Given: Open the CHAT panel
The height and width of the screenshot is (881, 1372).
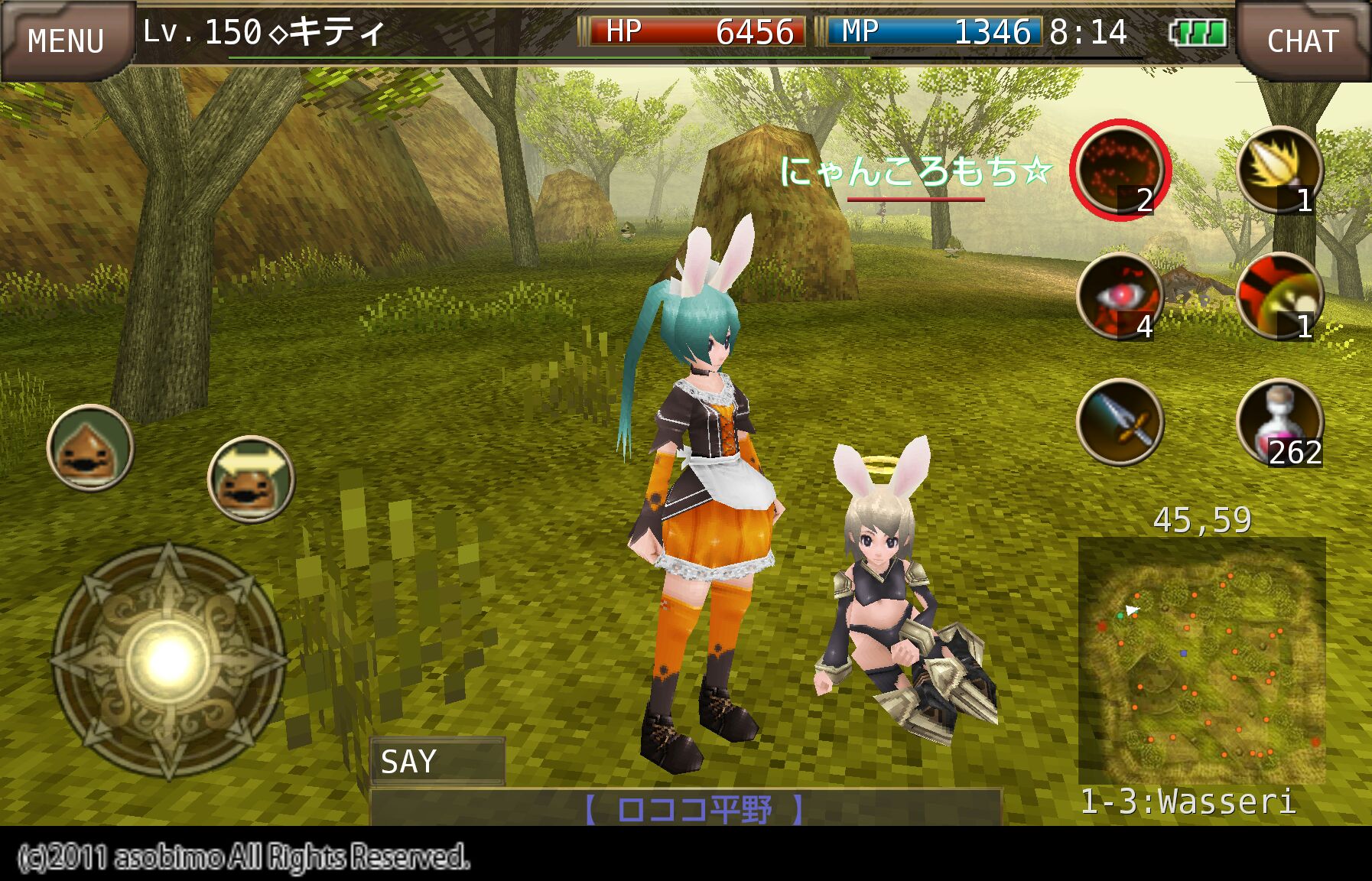Looking at the screenshot, I should click(x=1302, y=40).
